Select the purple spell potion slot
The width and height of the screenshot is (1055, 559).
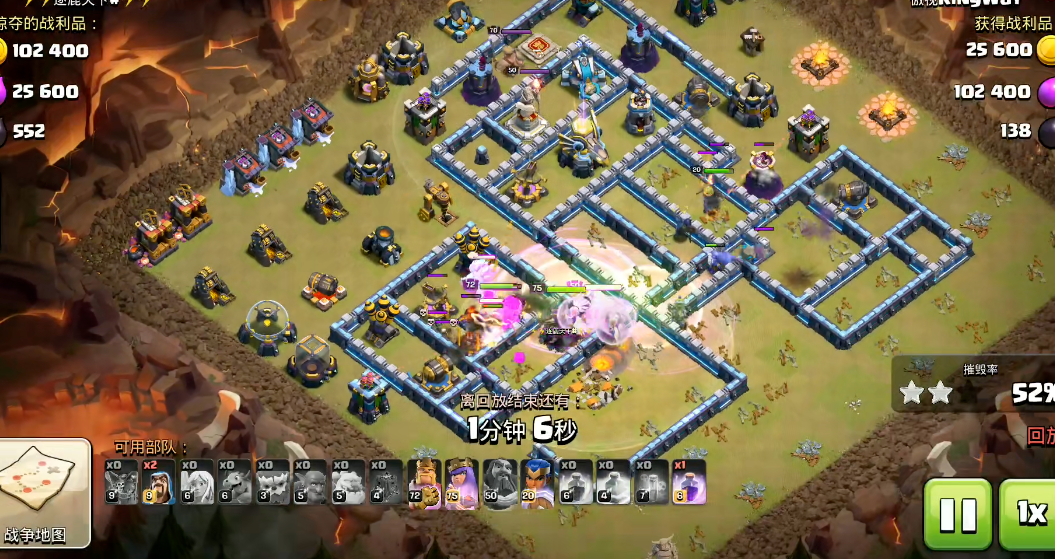point(689,482)
